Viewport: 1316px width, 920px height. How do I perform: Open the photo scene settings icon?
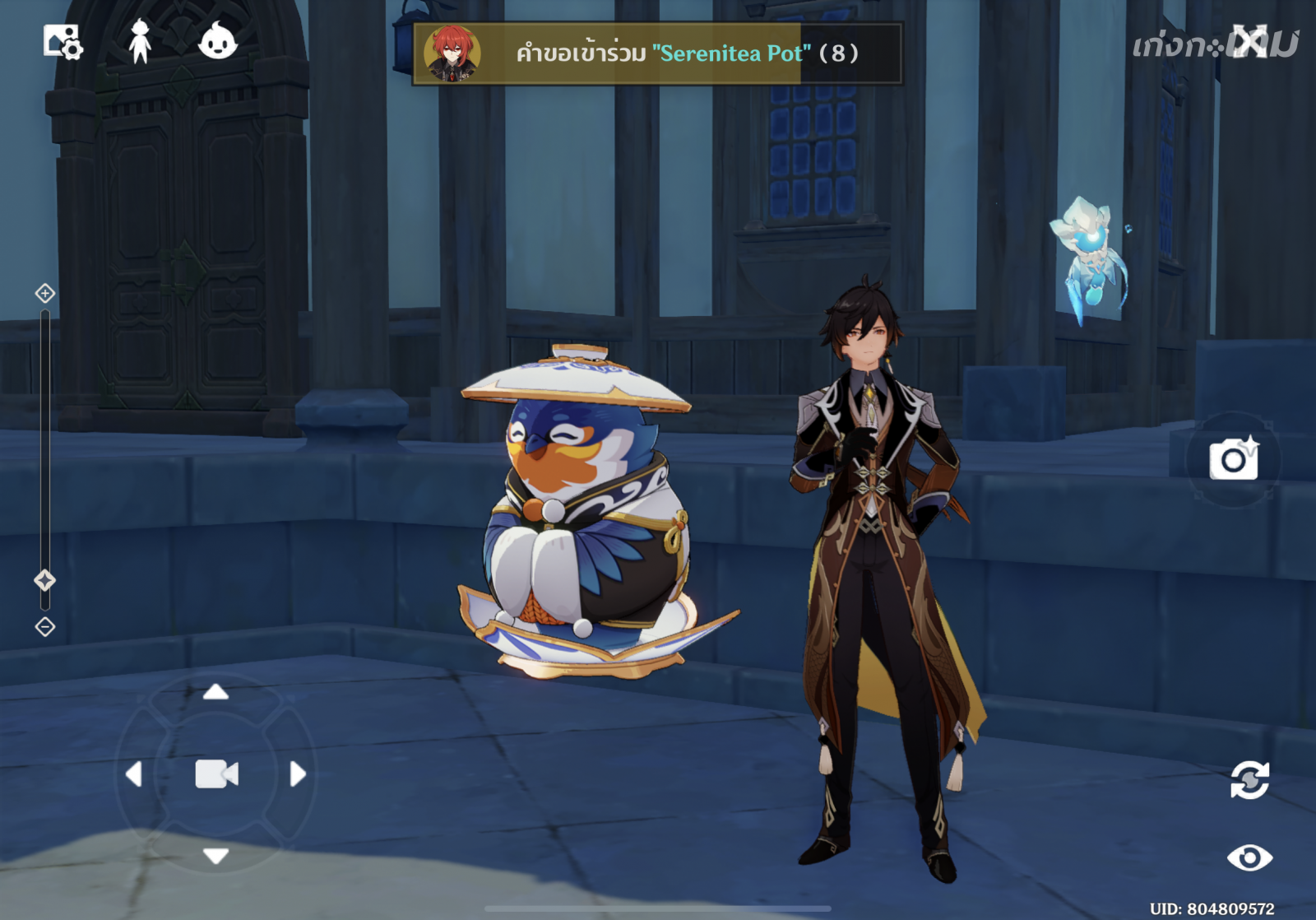click(63, 41)
